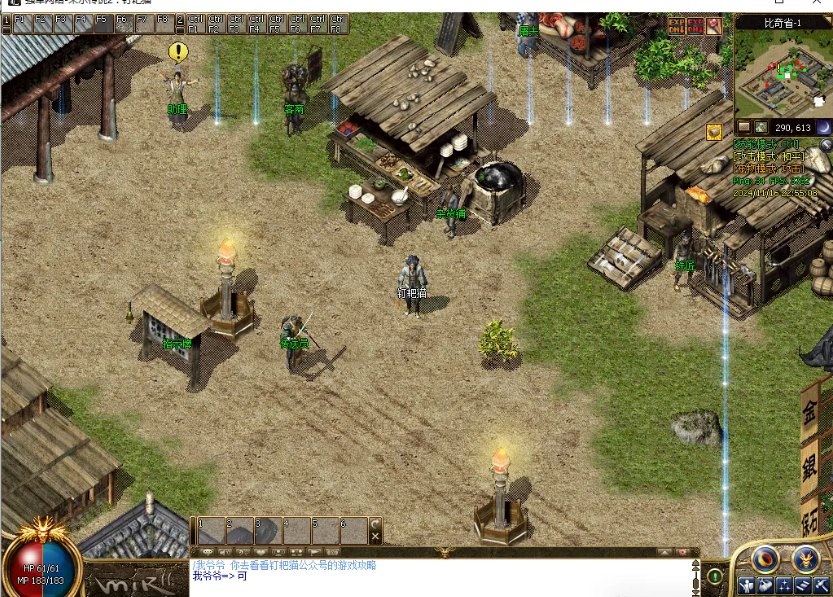Viewport: 833px width, 597px height.
Task: Close the quick item belt bar
Action: 376,537
